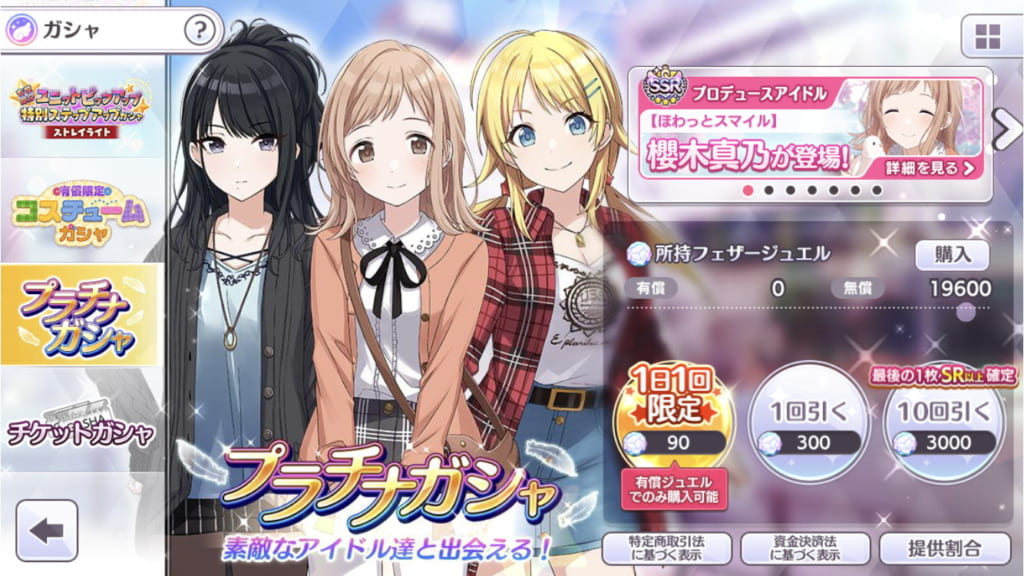Go back with the arrow button
This screenshot has height=576, width=1024.
point(47,530)
